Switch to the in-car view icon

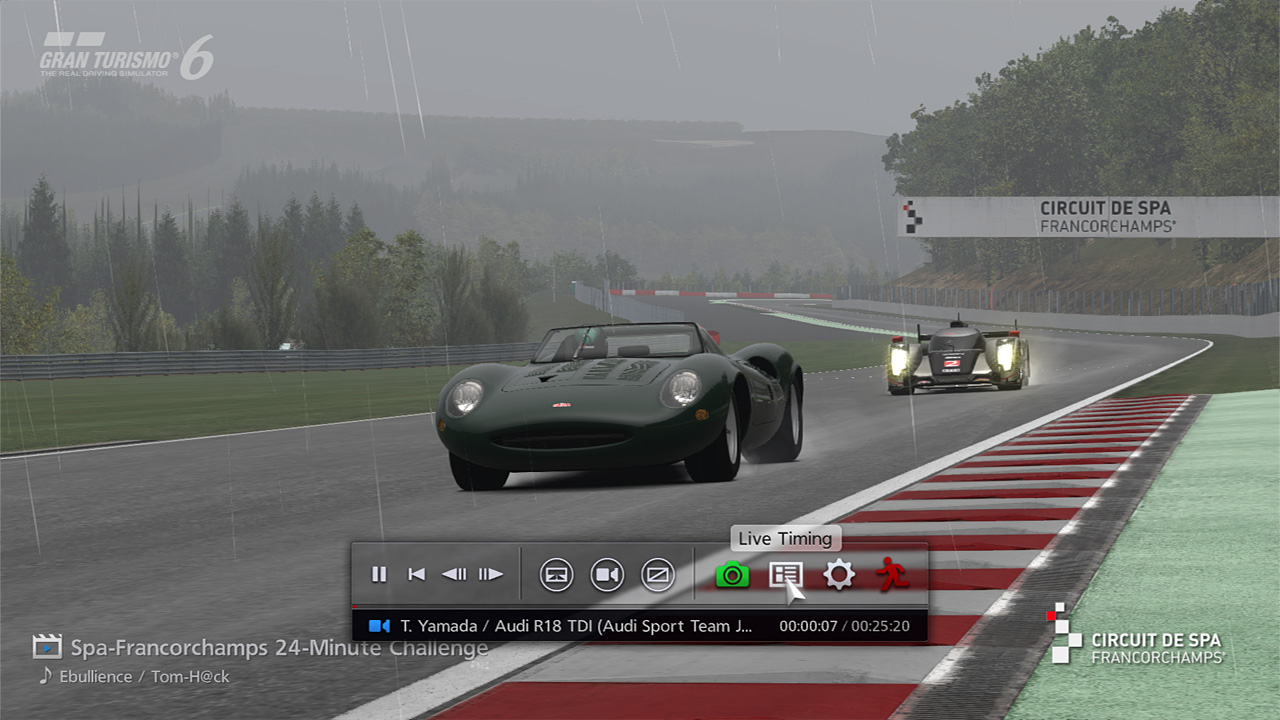557,574
